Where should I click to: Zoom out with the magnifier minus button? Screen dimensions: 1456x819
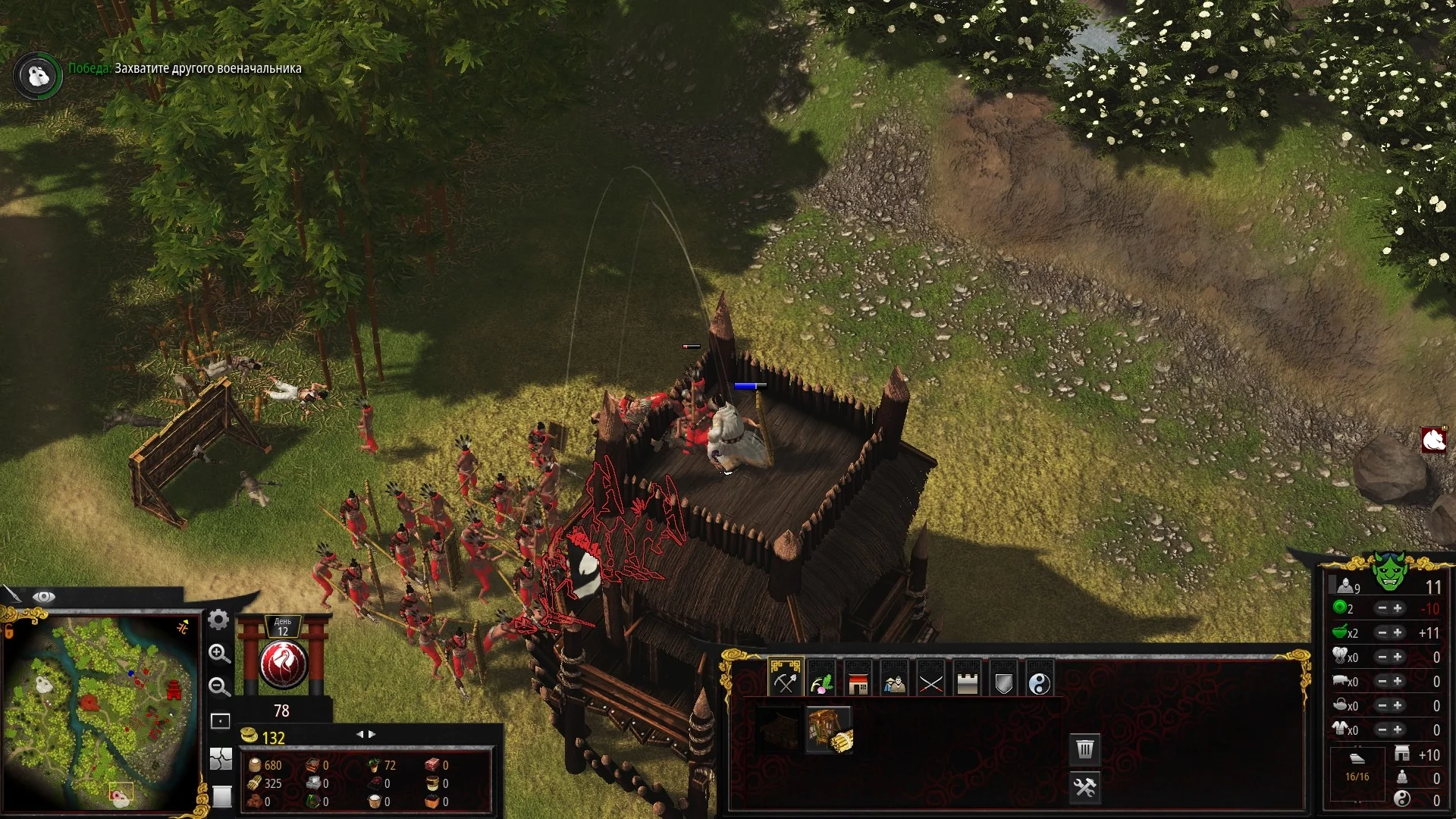[x=219, y=687]
